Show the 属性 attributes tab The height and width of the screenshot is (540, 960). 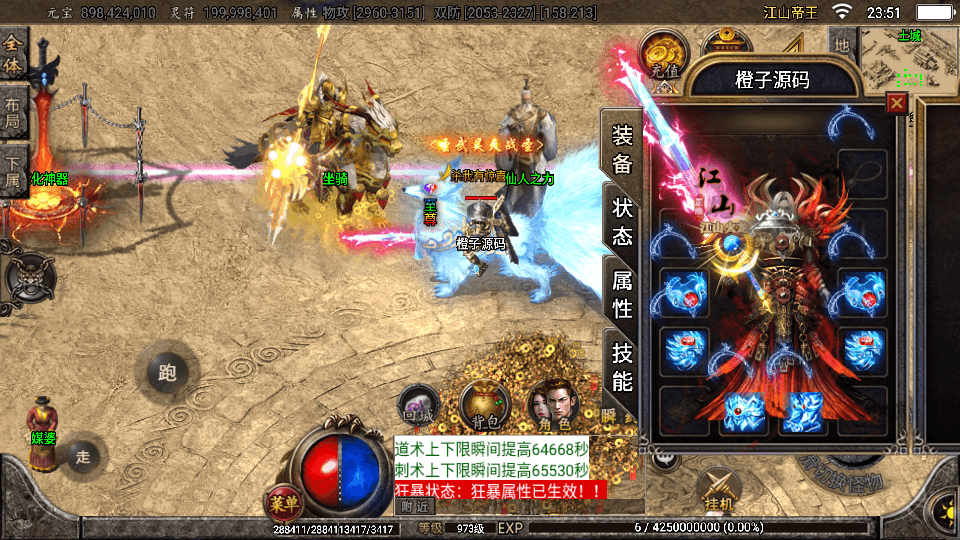tap(622, 293)
